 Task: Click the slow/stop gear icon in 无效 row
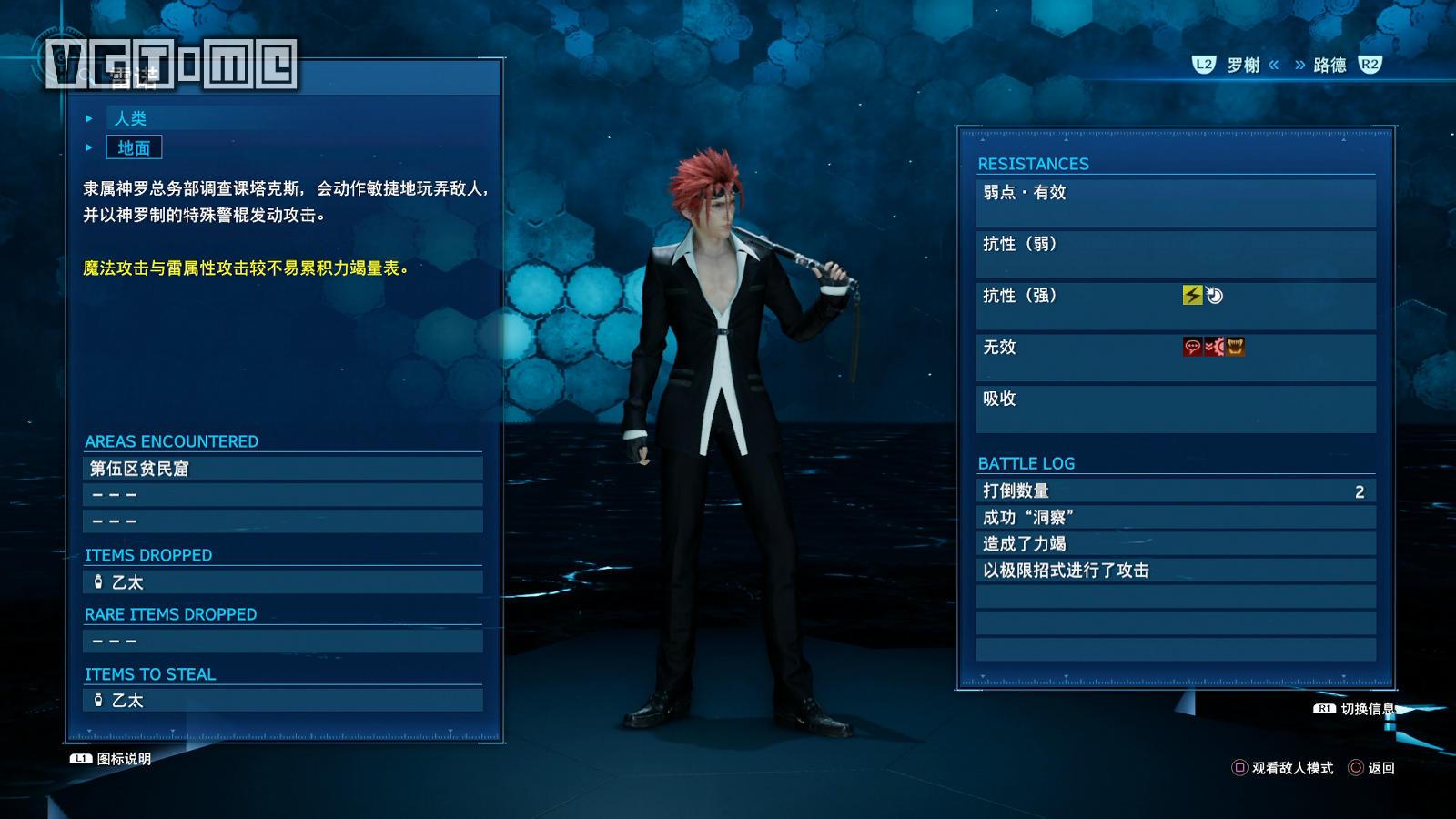(1214, 348)
